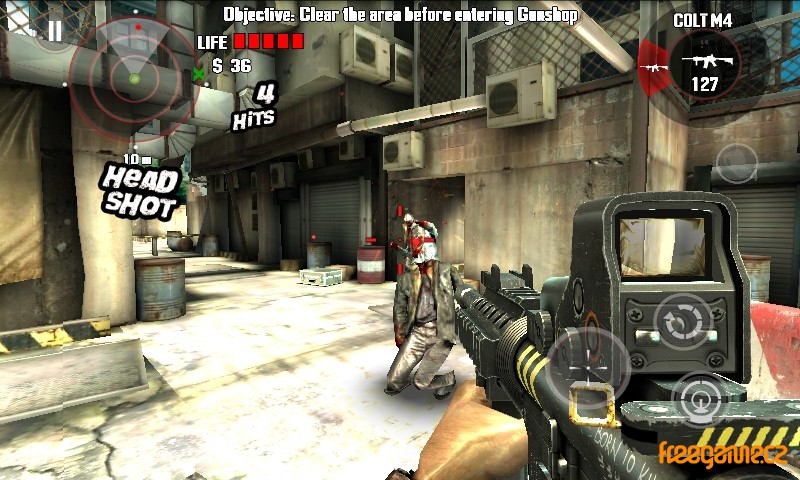Select the Colt M4 weapon circle
The width and height of the screenshot is (800, 480).
[x=704, y=63]
